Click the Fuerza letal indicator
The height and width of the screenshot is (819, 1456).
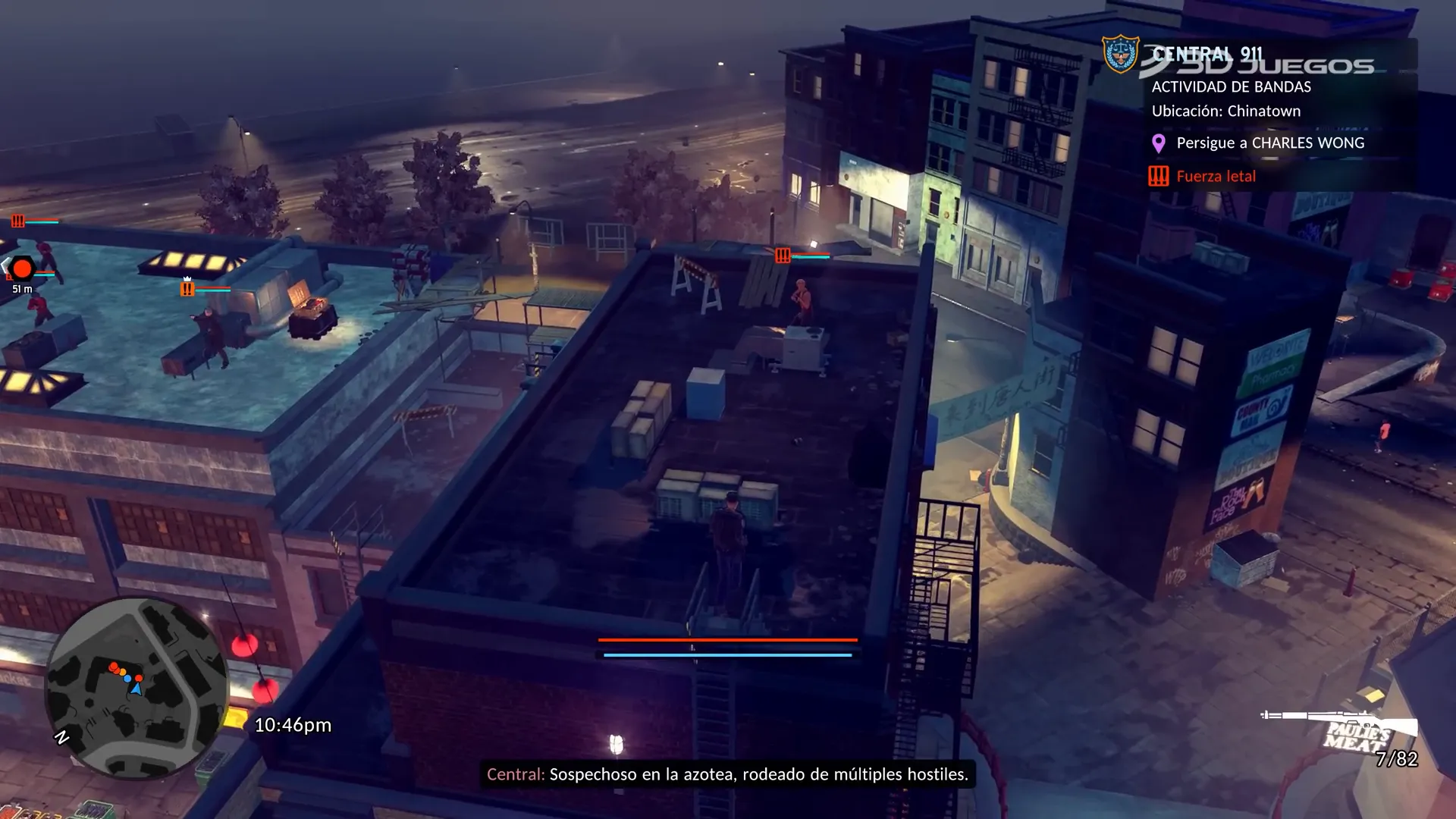point(1215,177)
